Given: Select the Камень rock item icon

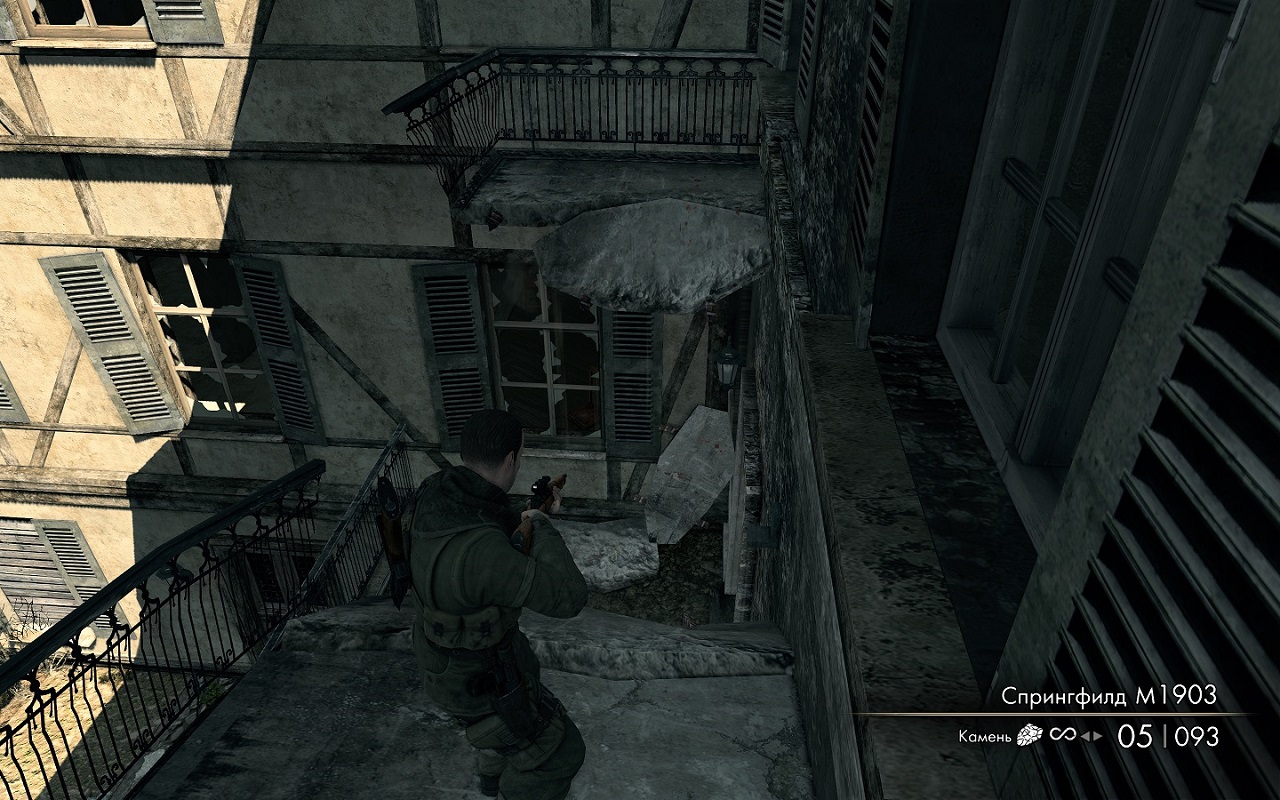Looking at the screenshot, I should point(1029,736).
